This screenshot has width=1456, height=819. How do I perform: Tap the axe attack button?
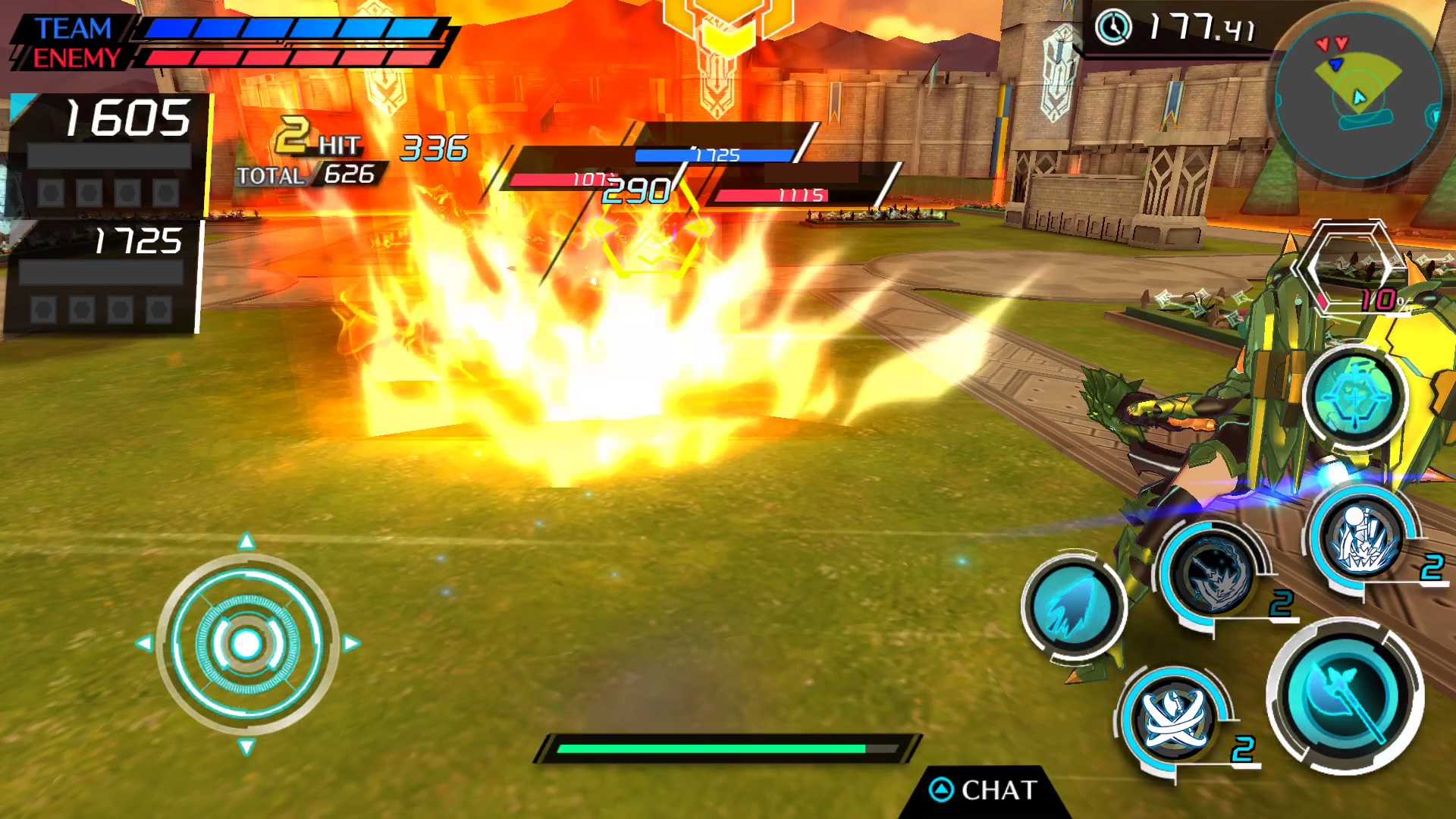pyautogui.click(x=1345, y=696)
